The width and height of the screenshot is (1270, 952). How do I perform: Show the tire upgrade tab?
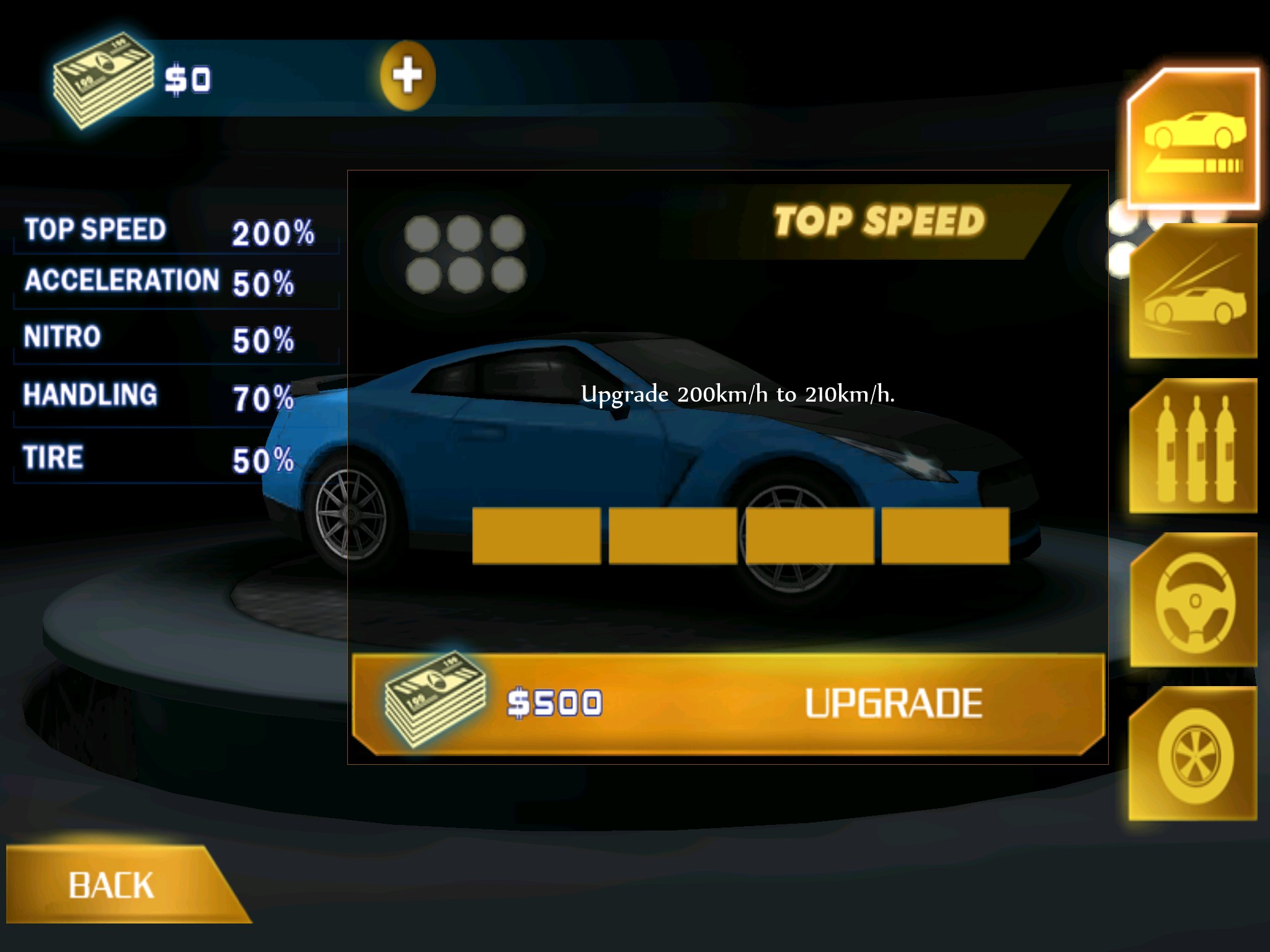pos(1193,755)
